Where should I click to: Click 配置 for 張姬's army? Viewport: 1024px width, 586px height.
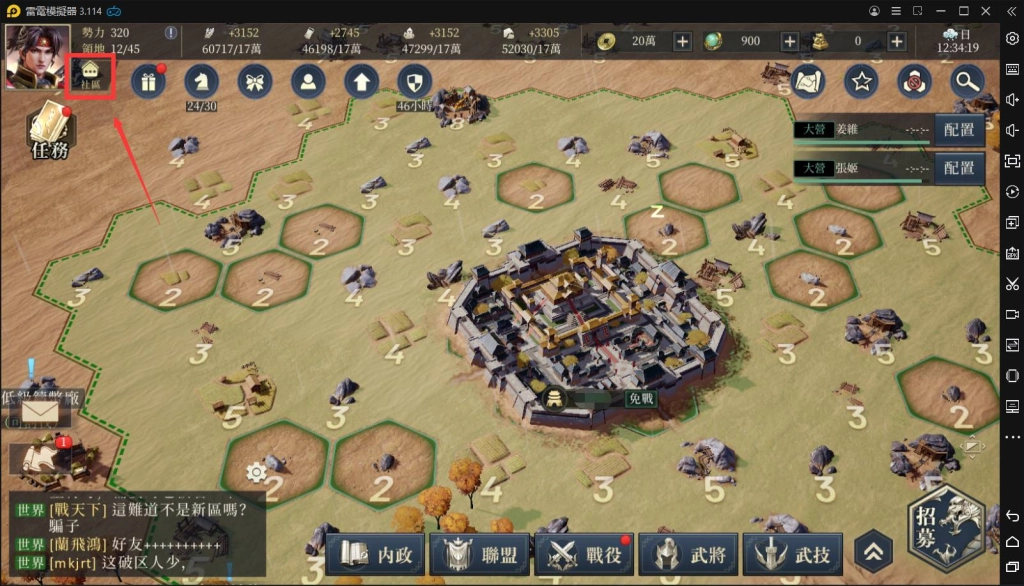959,168
